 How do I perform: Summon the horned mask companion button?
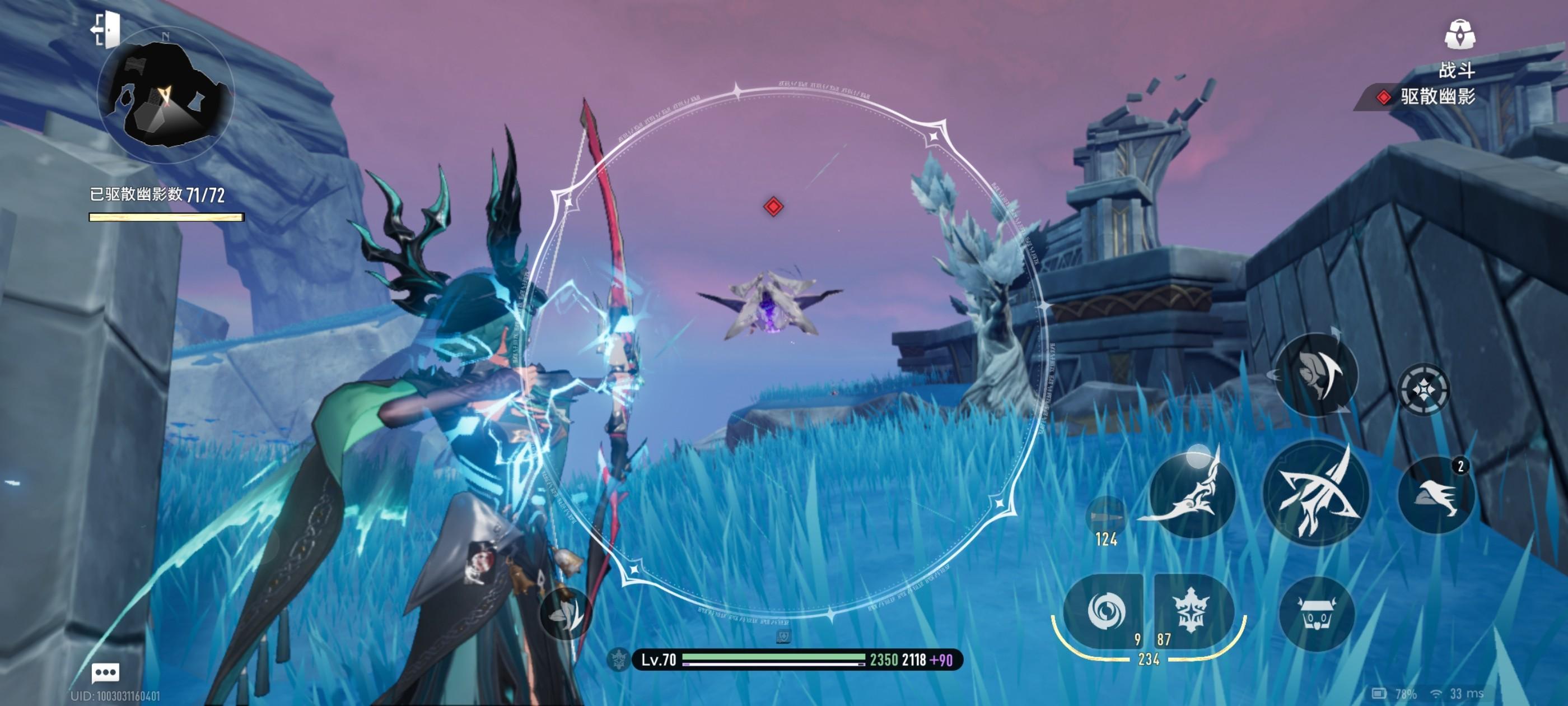1316,613
